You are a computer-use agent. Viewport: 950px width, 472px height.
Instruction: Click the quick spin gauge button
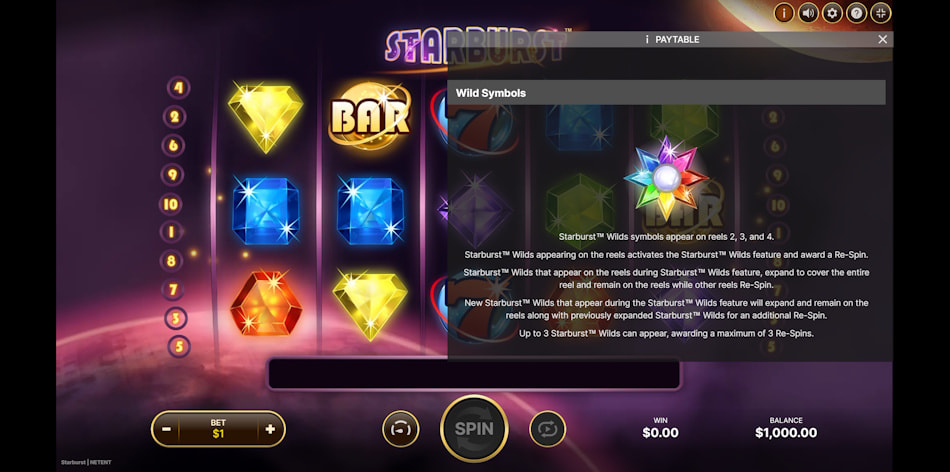(x=400, y=429)
